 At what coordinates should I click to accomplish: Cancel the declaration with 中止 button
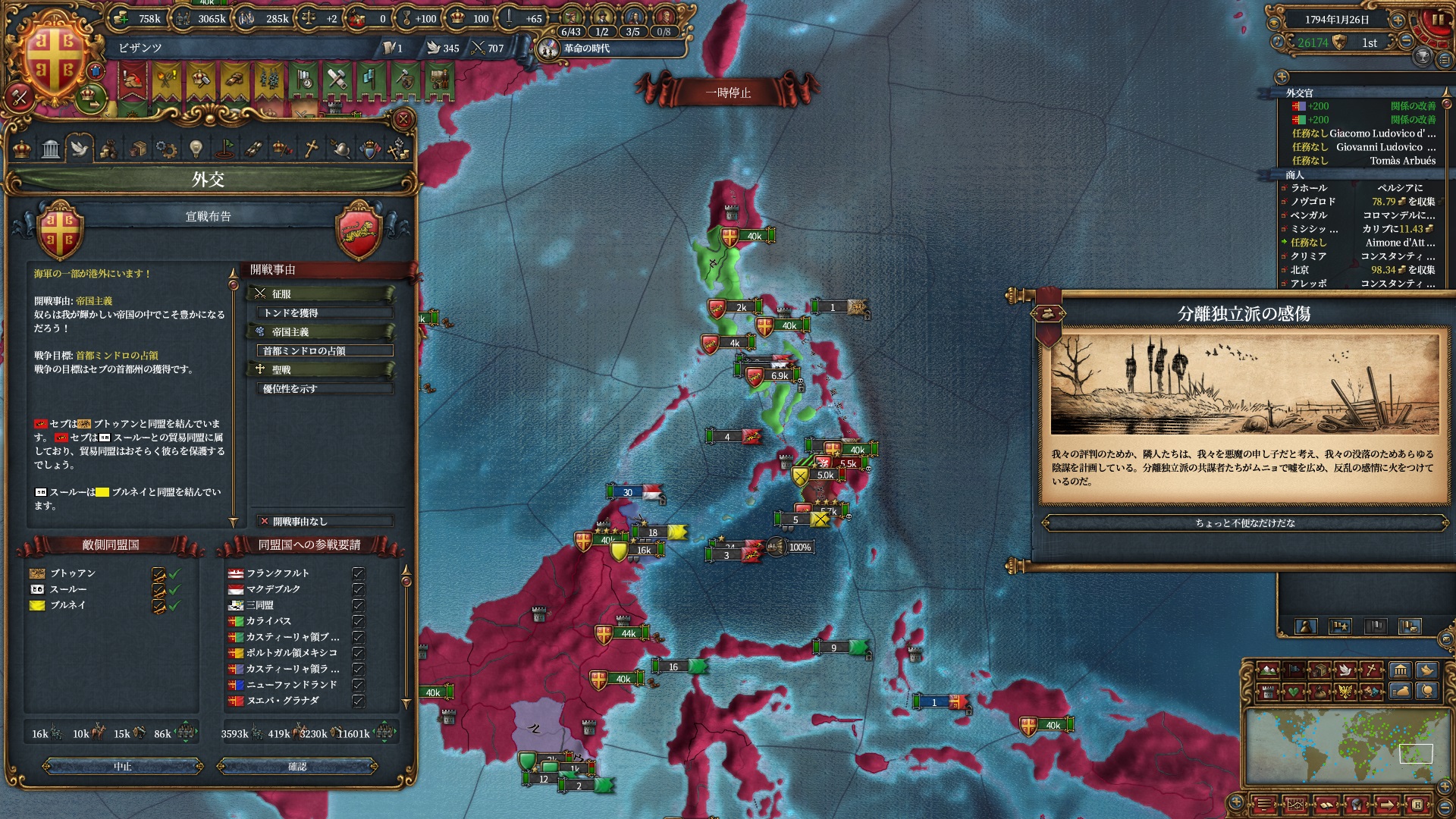pos(123,767)
